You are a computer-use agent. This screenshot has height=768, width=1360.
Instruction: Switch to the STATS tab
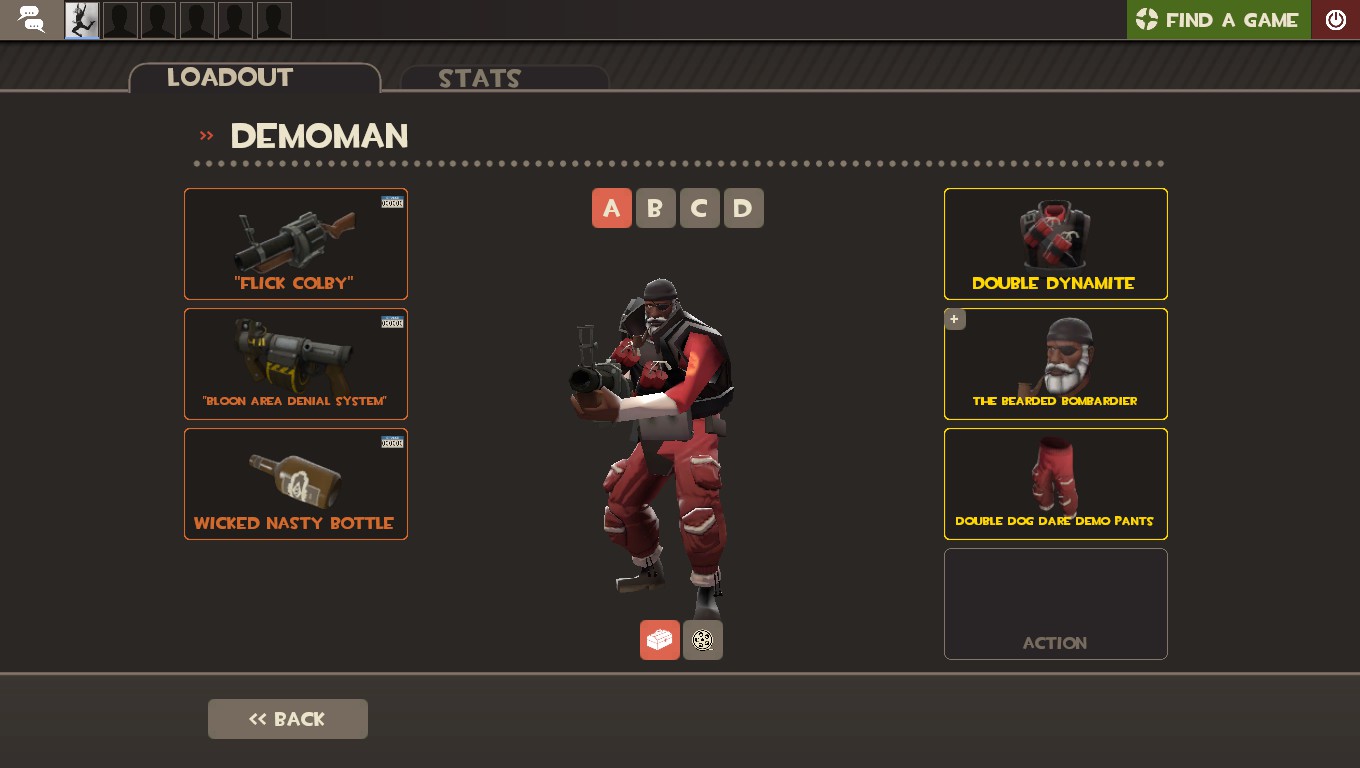[480, 79]
